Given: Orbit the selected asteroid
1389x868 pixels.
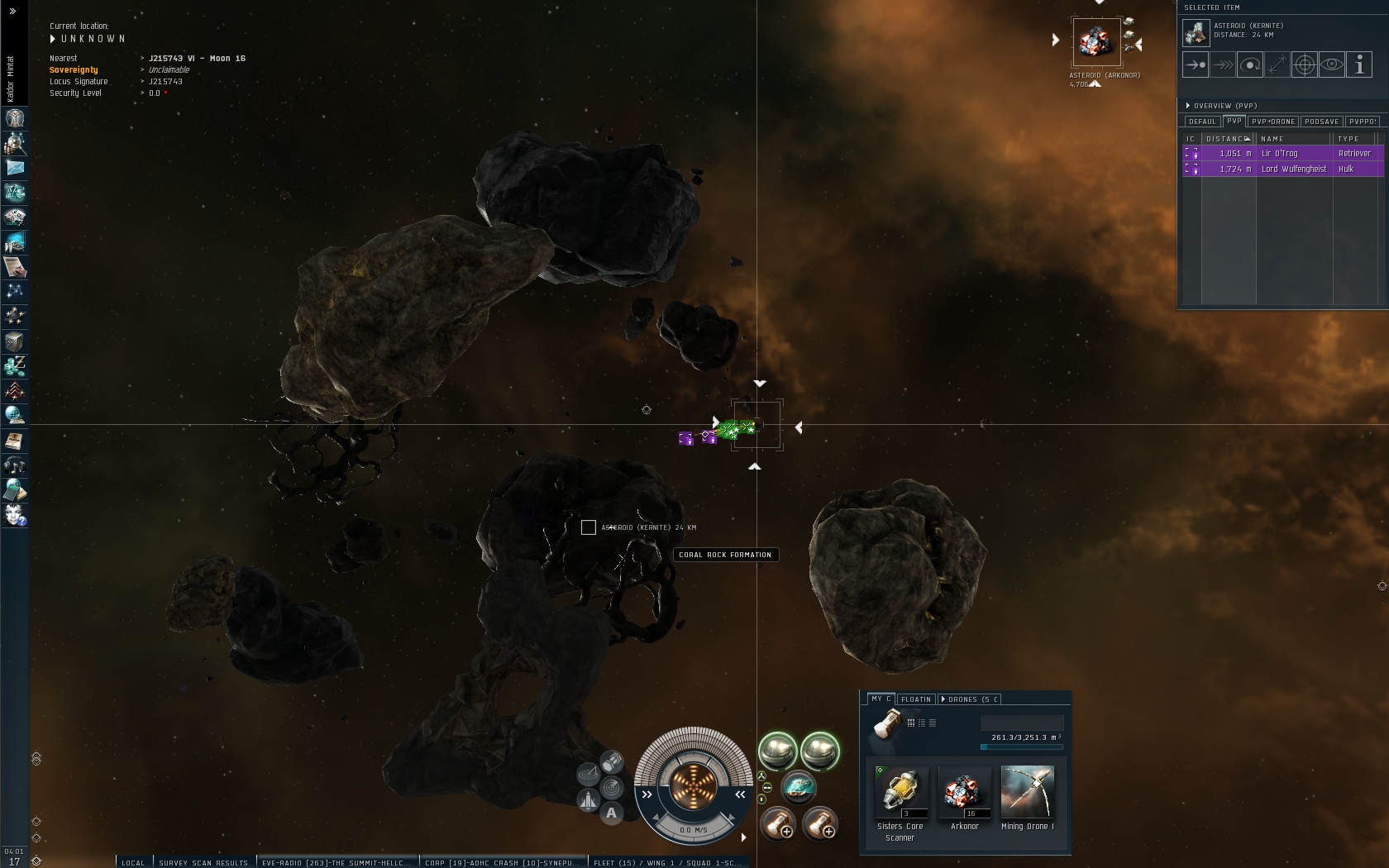Looking at the screenshot, I should click(x=1250, y=64).
